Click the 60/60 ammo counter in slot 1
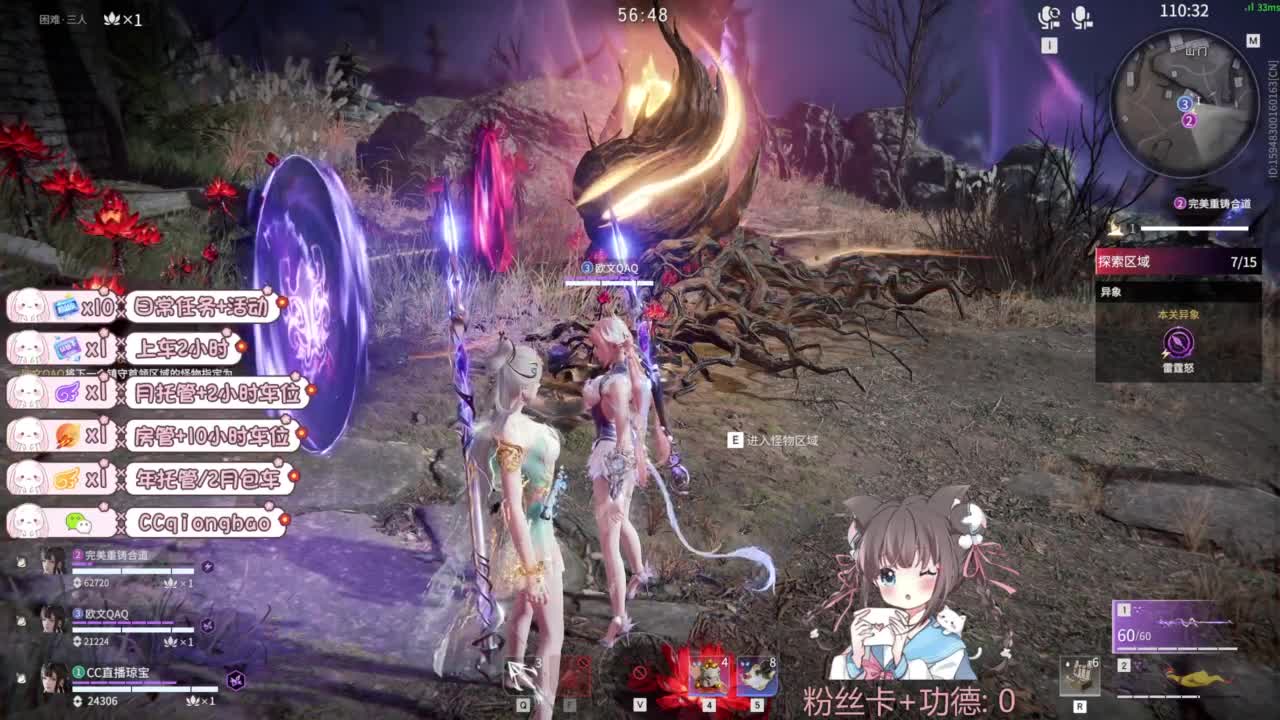Viewport: 1280px width, 720px height. click(1134, 635)
